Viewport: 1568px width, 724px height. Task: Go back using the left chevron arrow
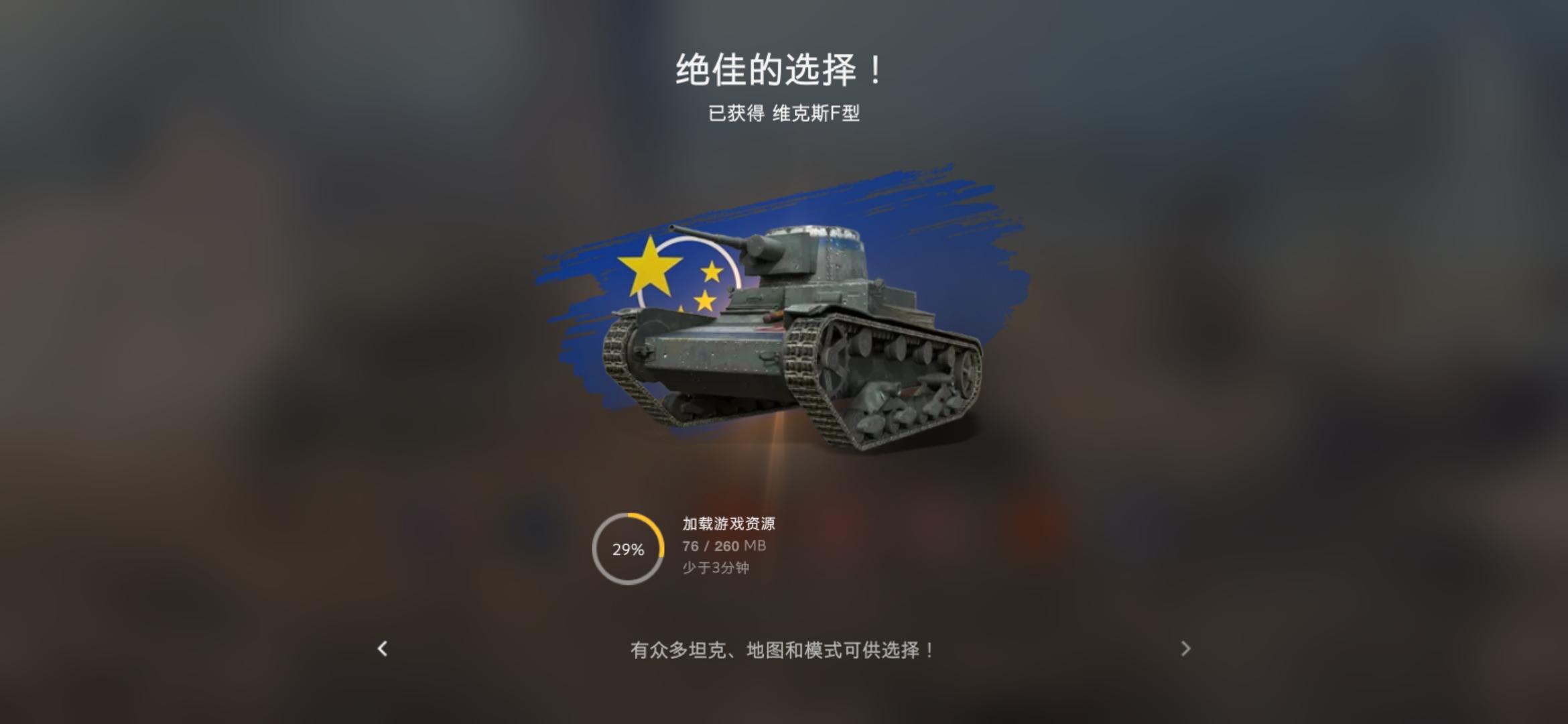click(383, 650)
